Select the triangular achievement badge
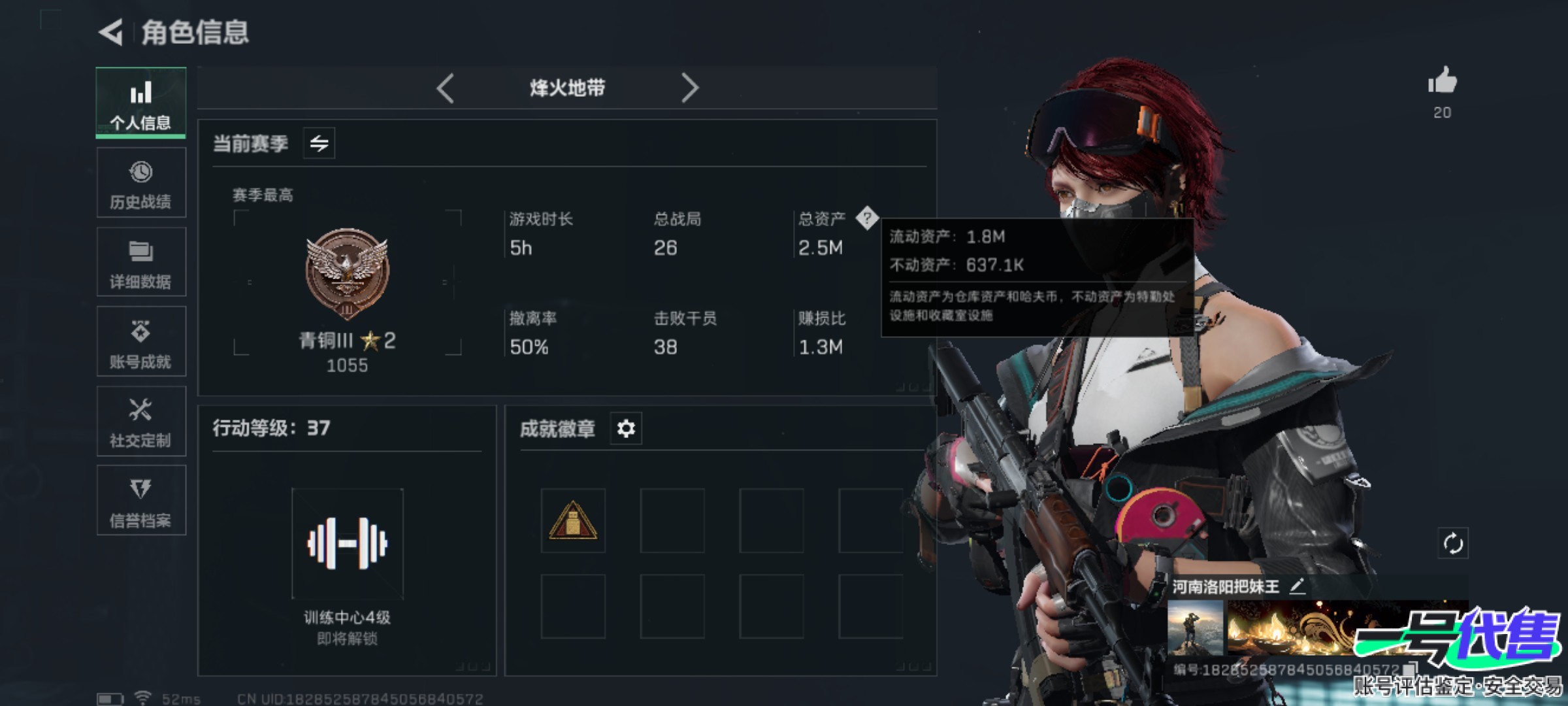 573,521
